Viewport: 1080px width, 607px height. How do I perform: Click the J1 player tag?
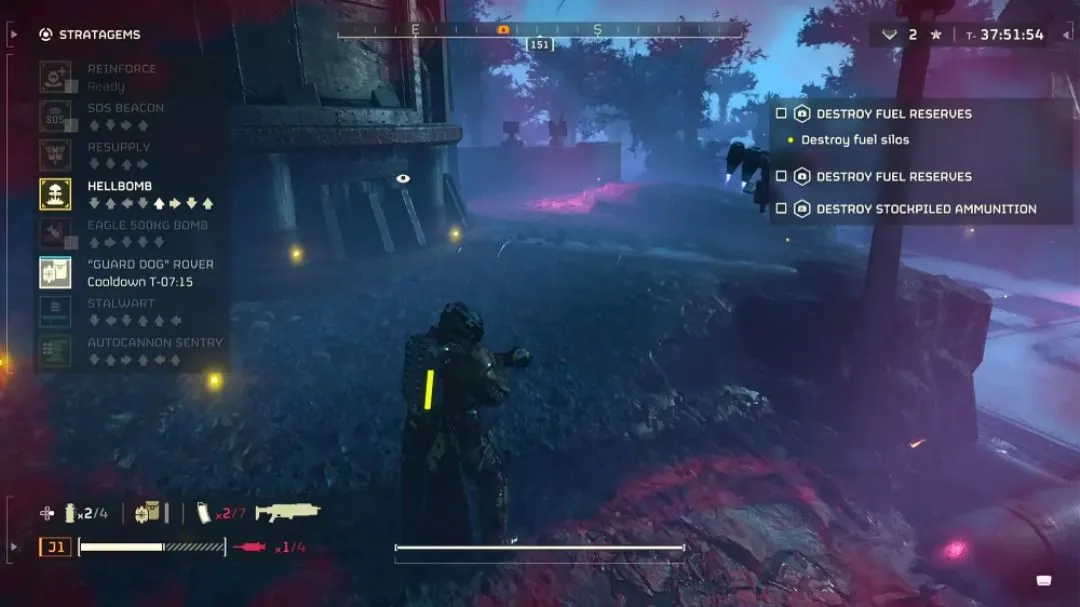click(55, 547)
